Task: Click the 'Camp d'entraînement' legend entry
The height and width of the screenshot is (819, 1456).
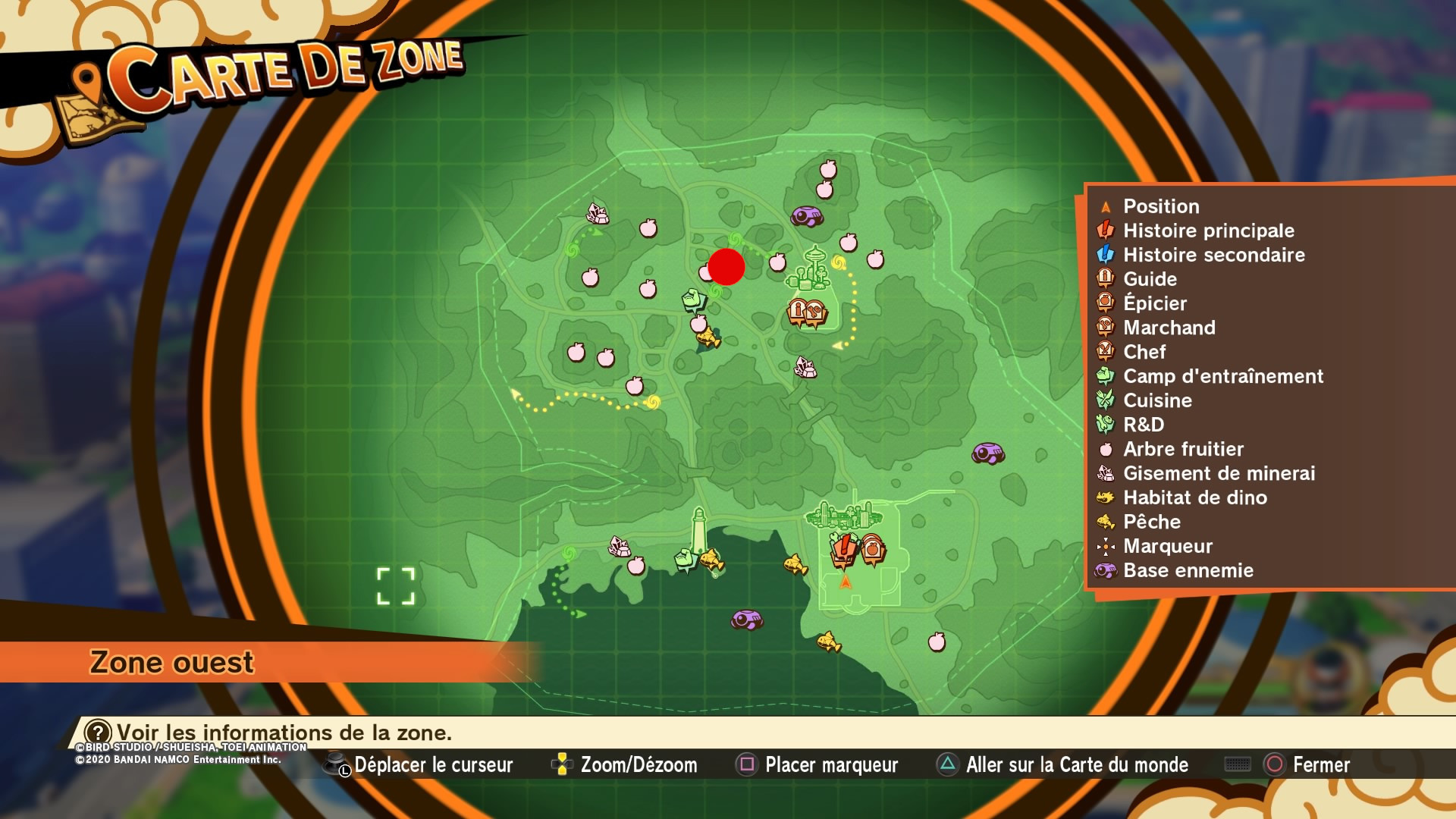Action: pos(1222,376)
